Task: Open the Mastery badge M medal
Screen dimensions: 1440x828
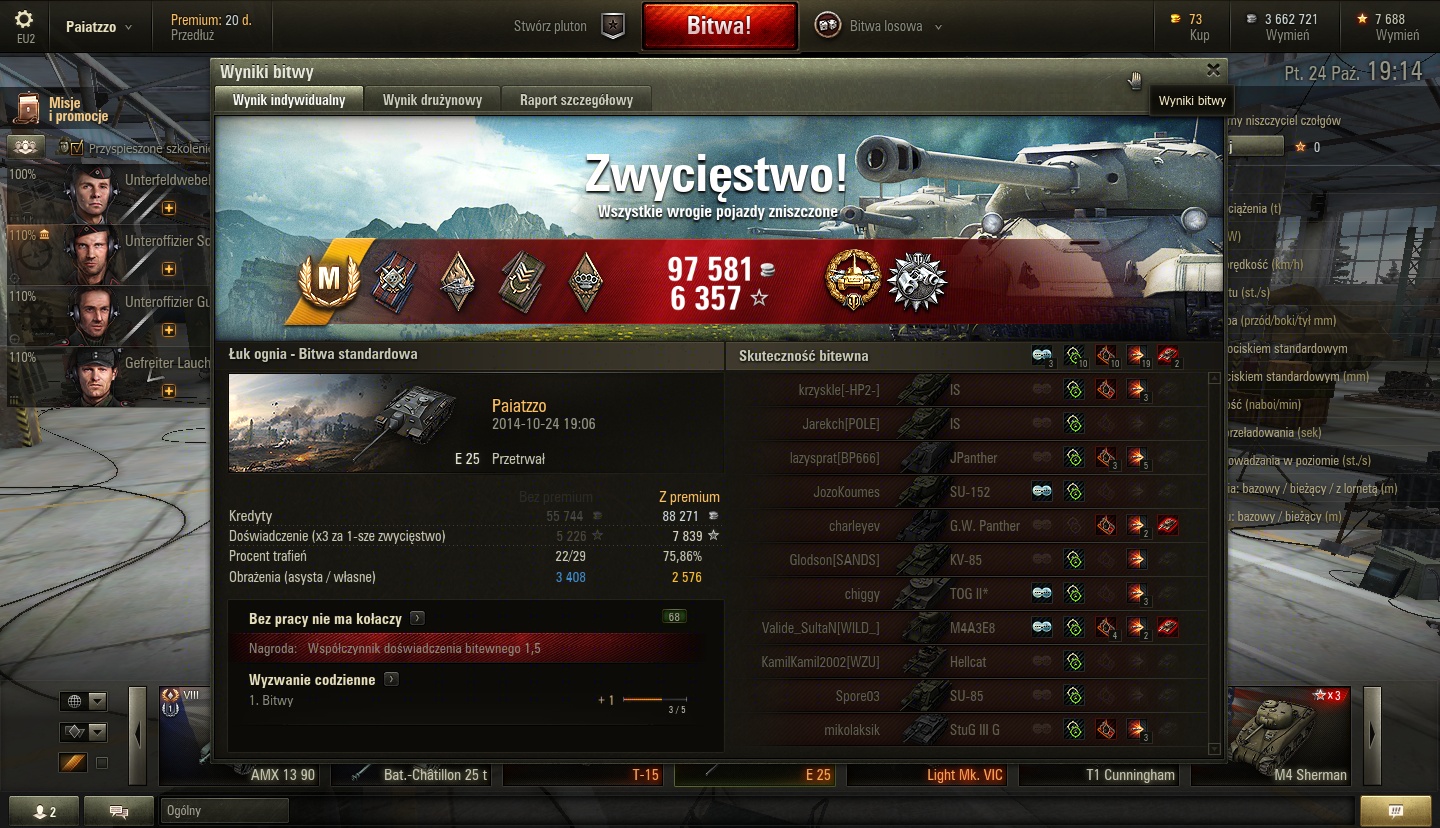Action: click(328, 281)
